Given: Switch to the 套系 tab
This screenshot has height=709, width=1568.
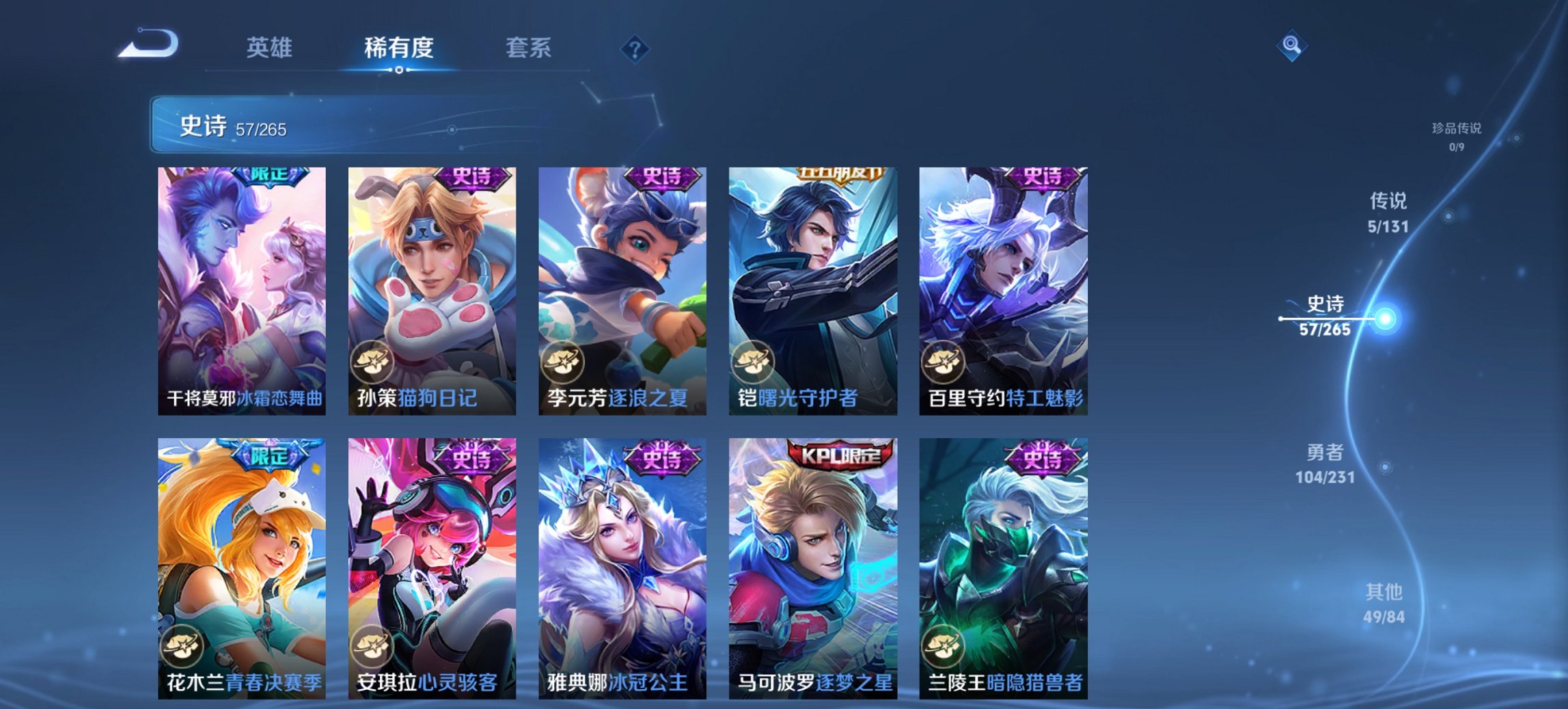Looking at the screenshot, I should tap(529, 48).
